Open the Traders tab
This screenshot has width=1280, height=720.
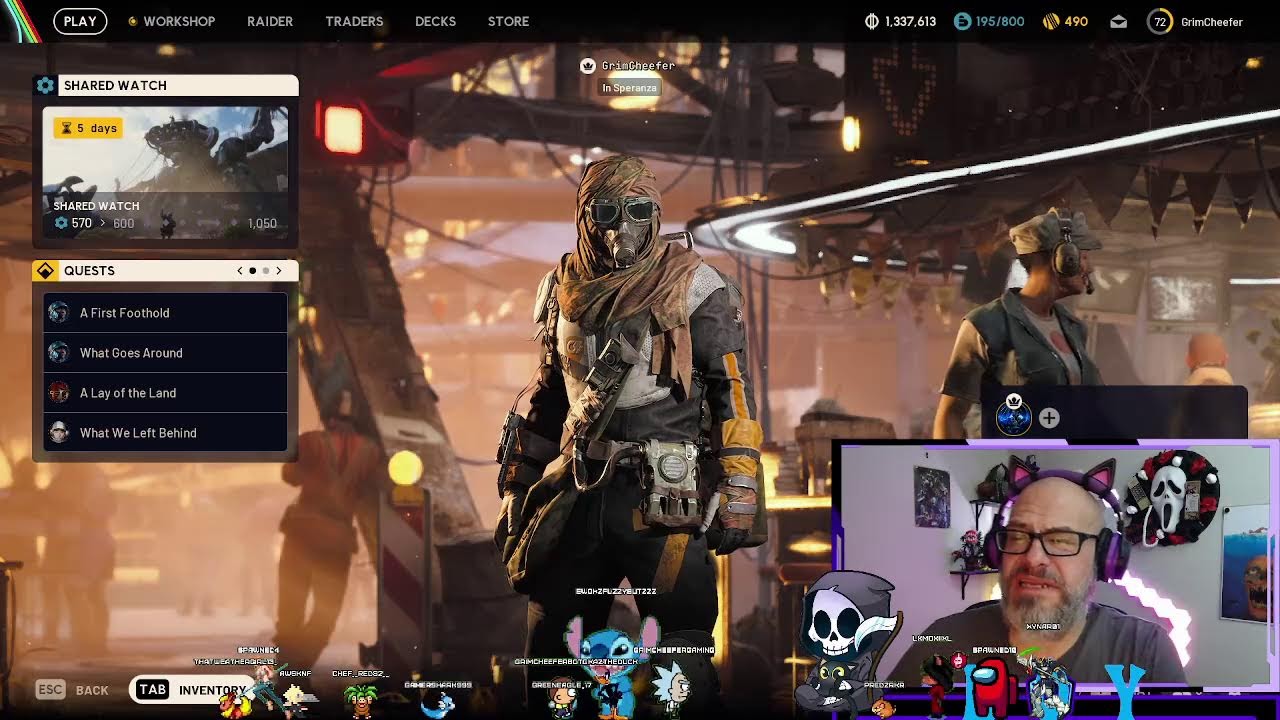click(354, 21)
